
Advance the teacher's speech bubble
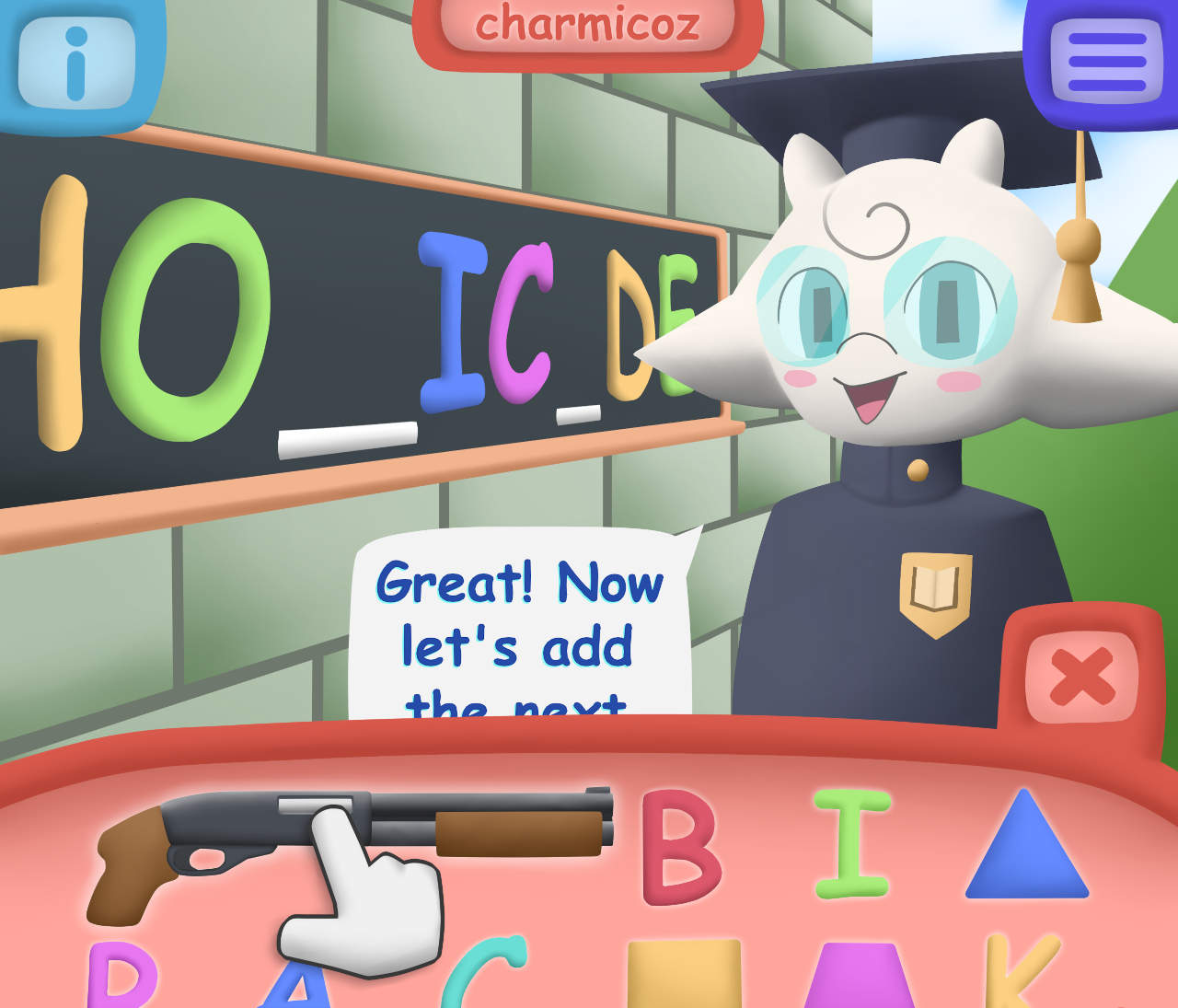[520, 626]
